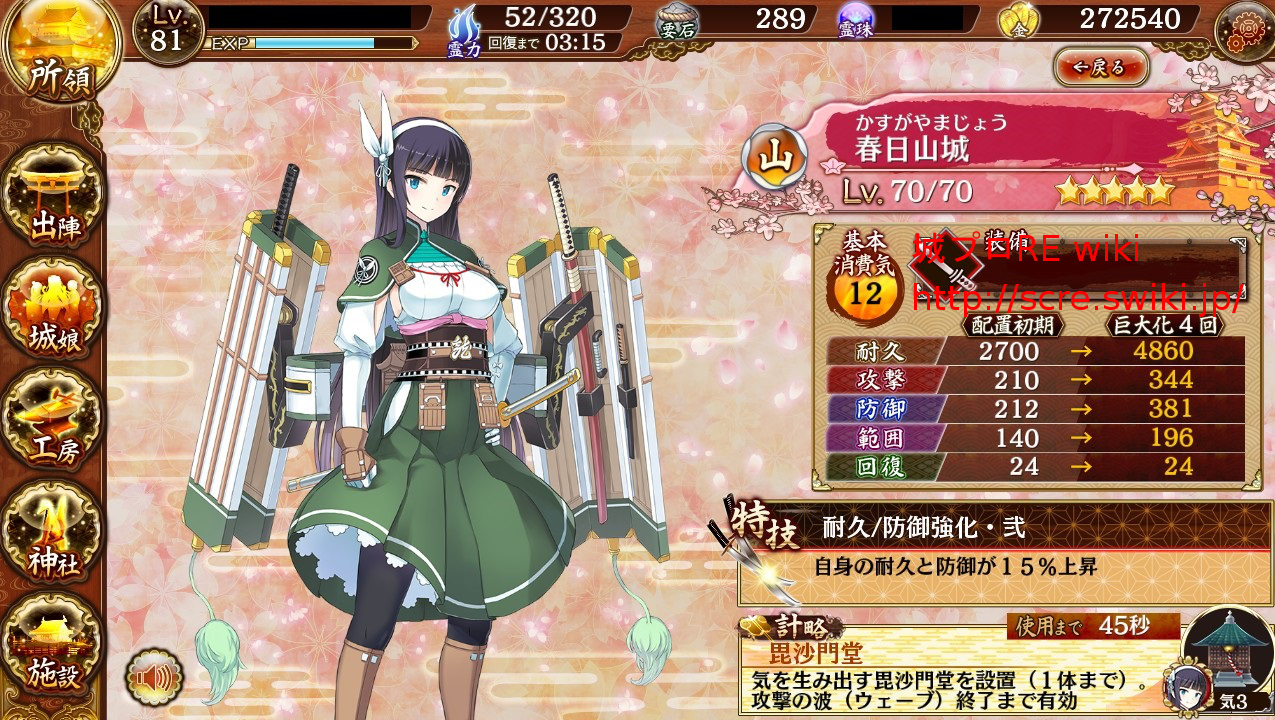
Task: Open settings with the gear icon
Action: [1243, 30]
